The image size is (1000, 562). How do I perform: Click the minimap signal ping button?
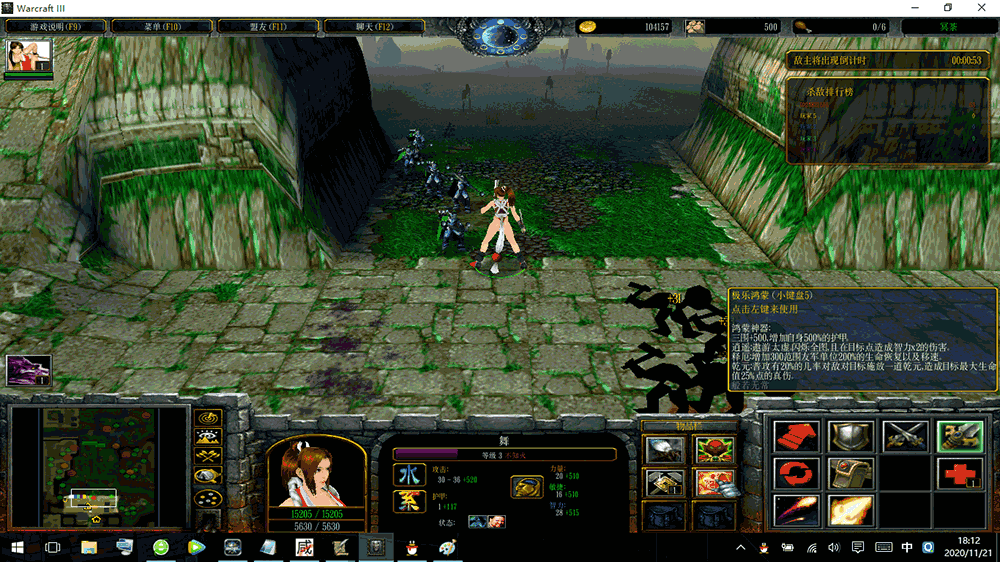[x=209, y=417]
